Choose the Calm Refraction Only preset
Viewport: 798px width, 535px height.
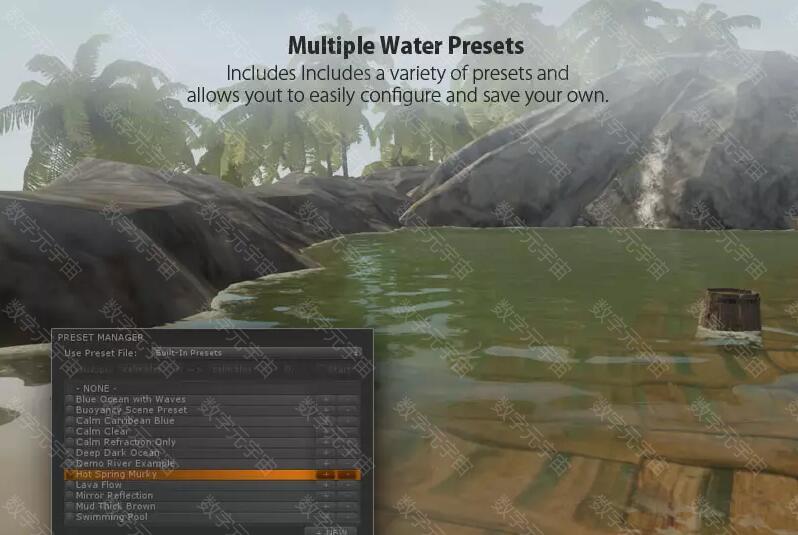(x=126, y=442)
